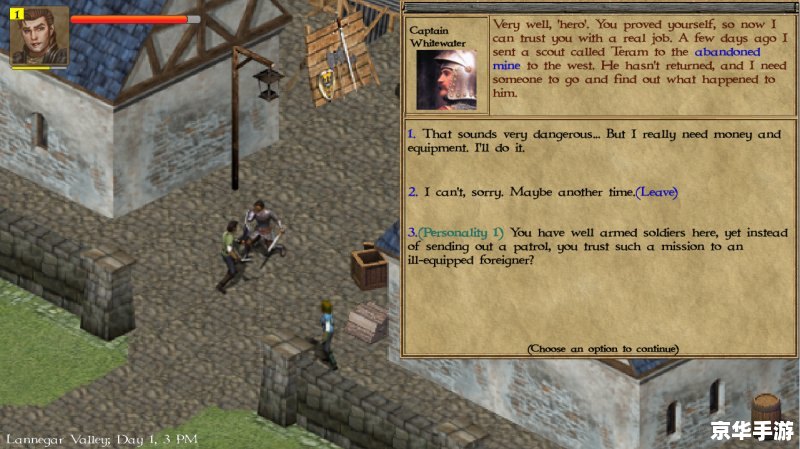Click the hero portrait in the corner
This screenshot has width=800, height=449.
point(39,35)
